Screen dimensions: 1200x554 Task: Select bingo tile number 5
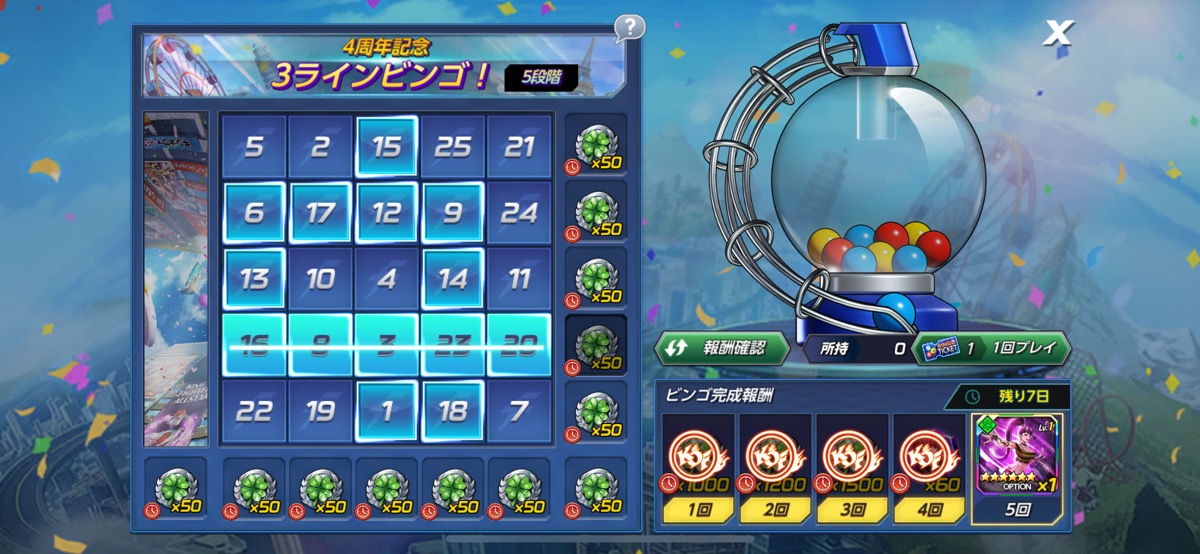pos(254,148)
